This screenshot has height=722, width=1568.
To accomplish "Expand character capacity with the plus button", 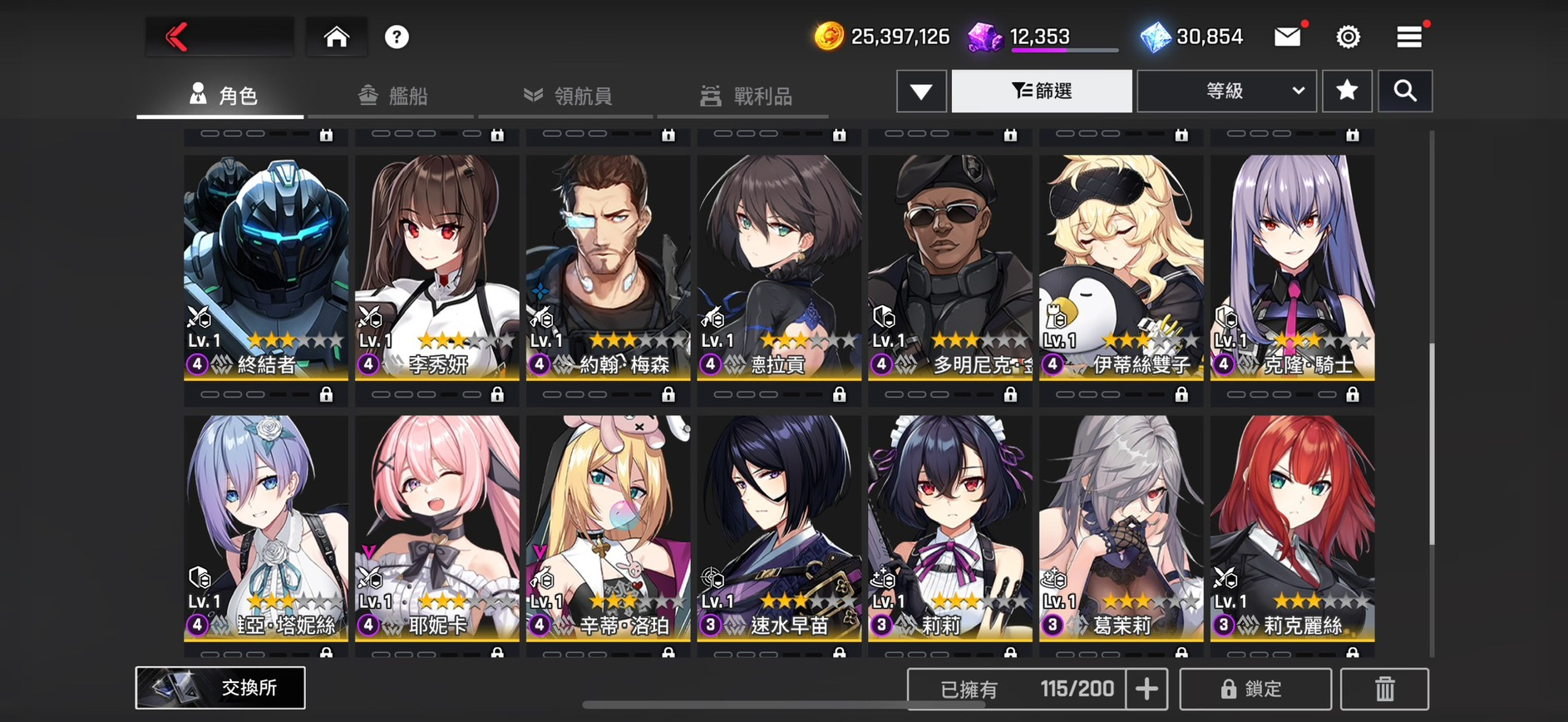I will pyautogui.click(x=1146, y=689).
